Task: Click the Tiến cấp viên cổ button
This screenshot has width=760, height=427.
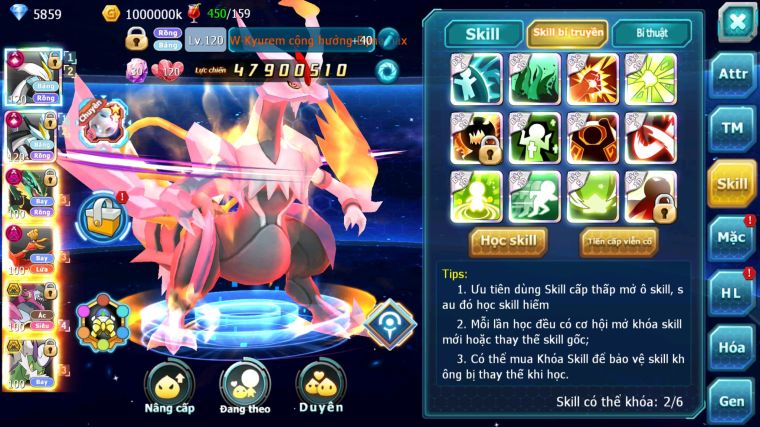Action: click(x=618, y=241)
